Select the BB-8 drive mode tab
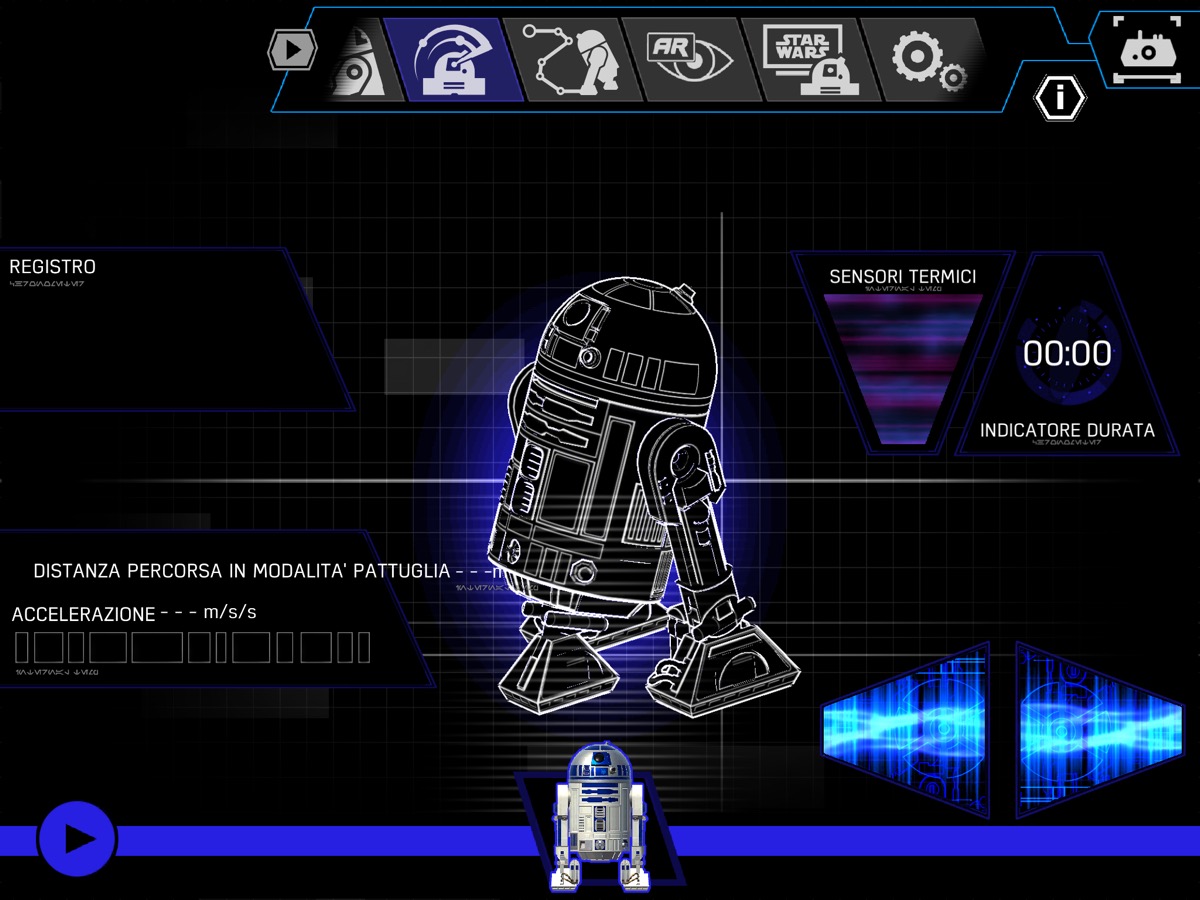 362,62
